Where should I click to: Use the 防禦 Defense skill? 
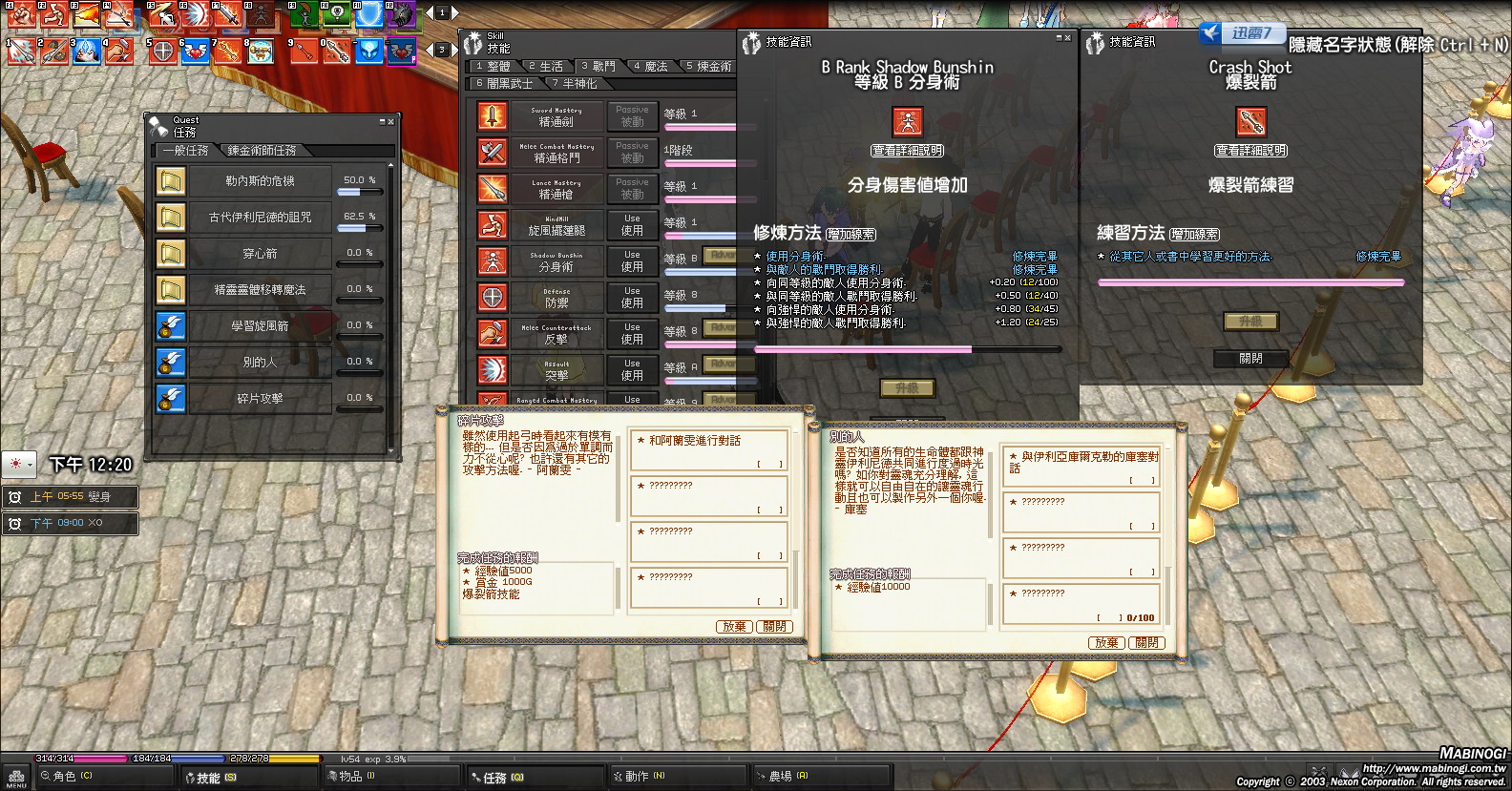(x=632, y=297)
